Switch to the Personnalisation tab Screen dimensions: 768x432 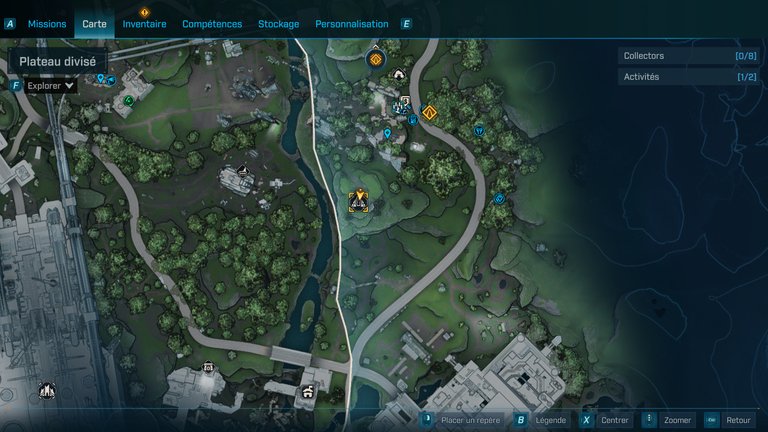(x=351, y=23)
